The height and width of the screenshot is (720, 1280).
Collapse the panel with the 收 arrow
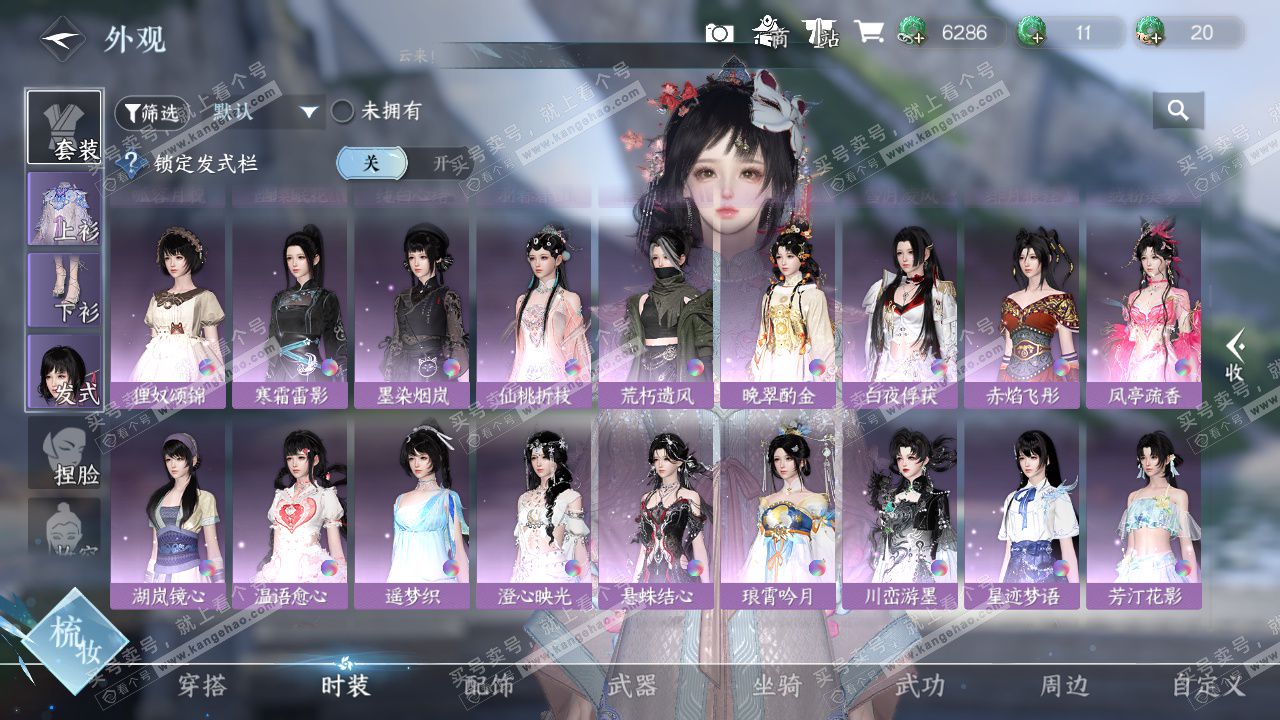pos(1236,356)
